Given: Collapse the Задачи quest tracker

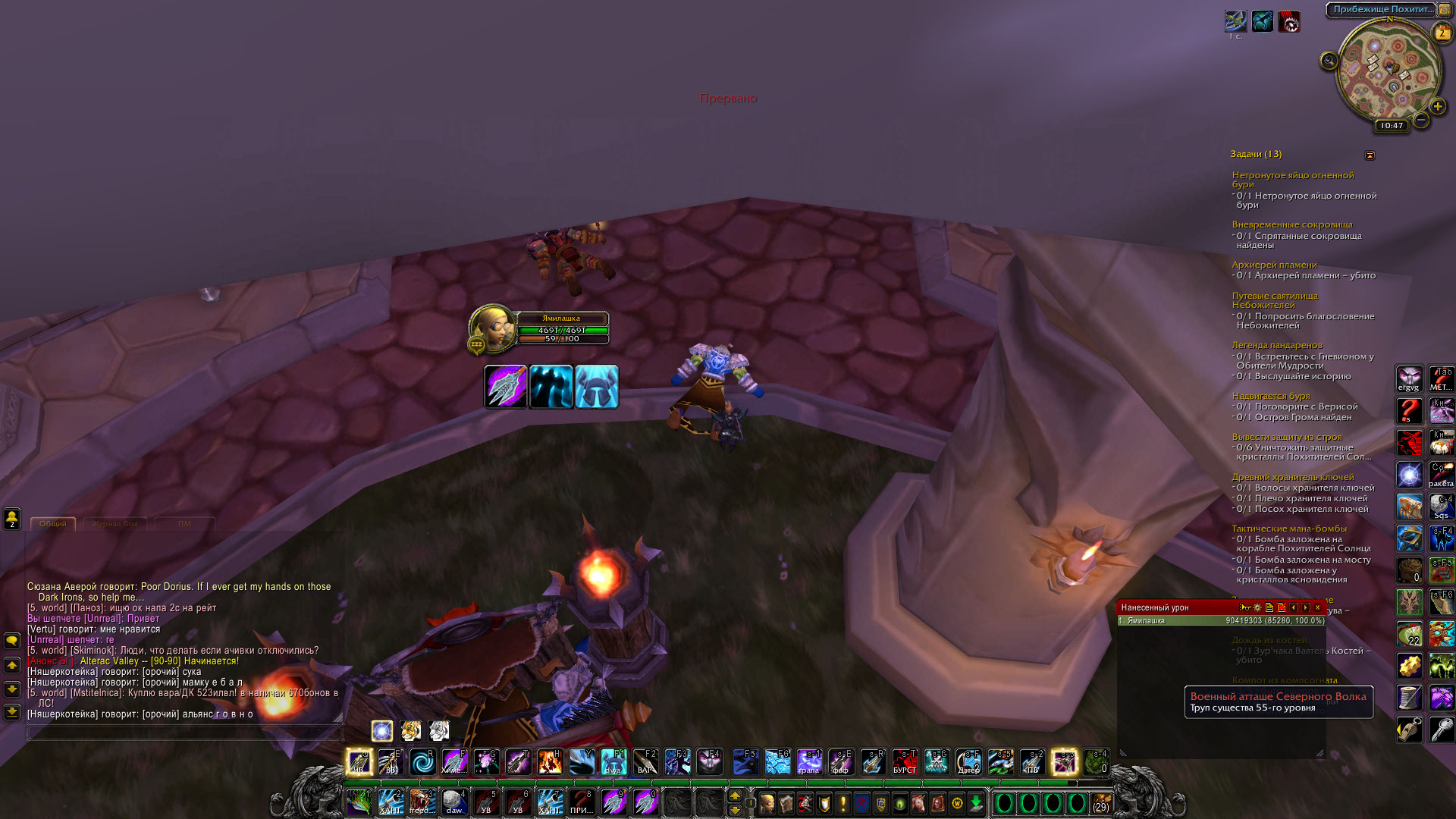Looking at the screenshot, I should [x=1370, y=155].
